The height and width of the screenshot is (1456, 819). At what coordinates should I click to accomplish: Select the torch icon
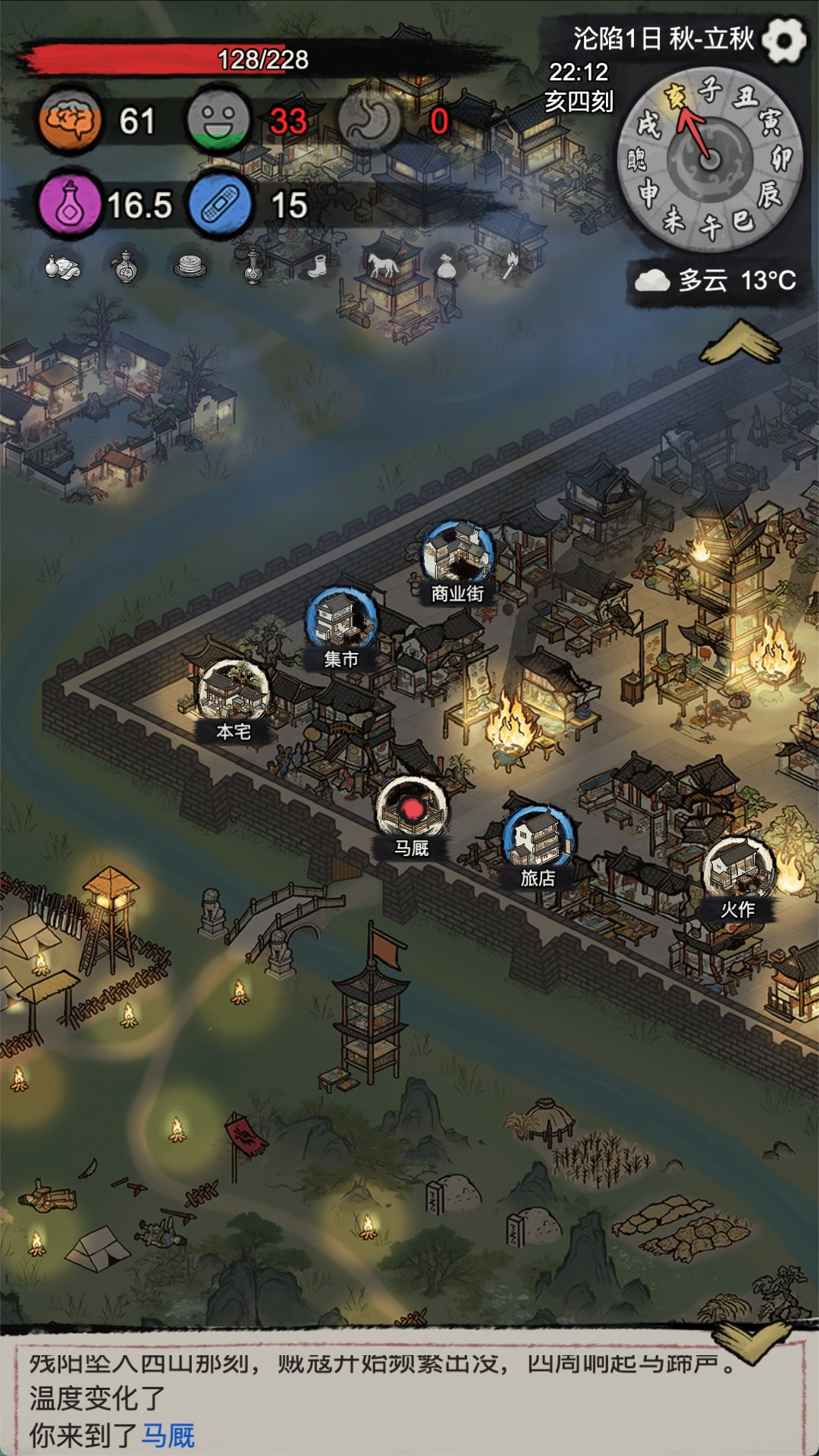point(510,265)
